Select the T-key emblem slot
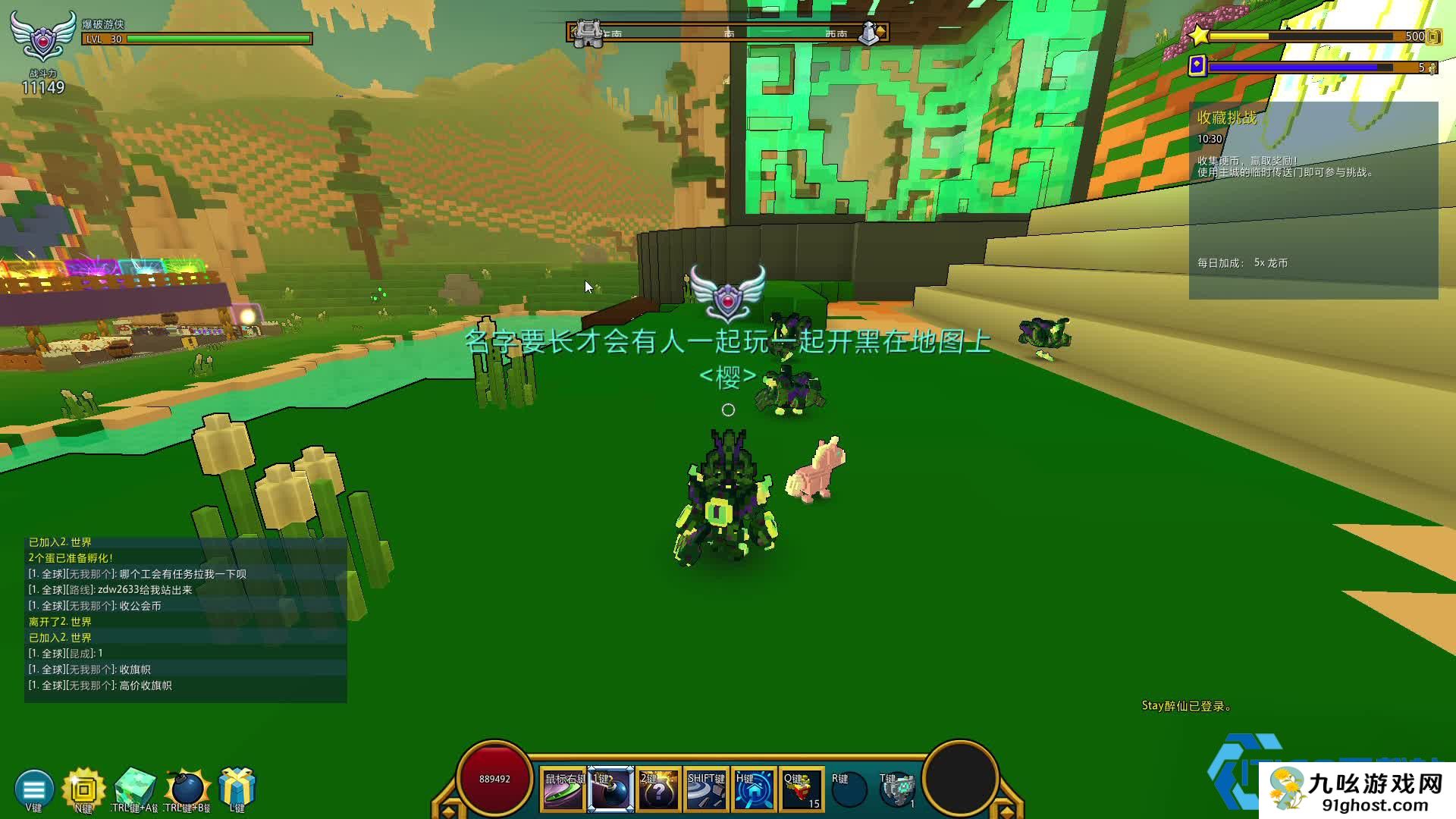Viewport: 1456px width, 819px height. 897,790
